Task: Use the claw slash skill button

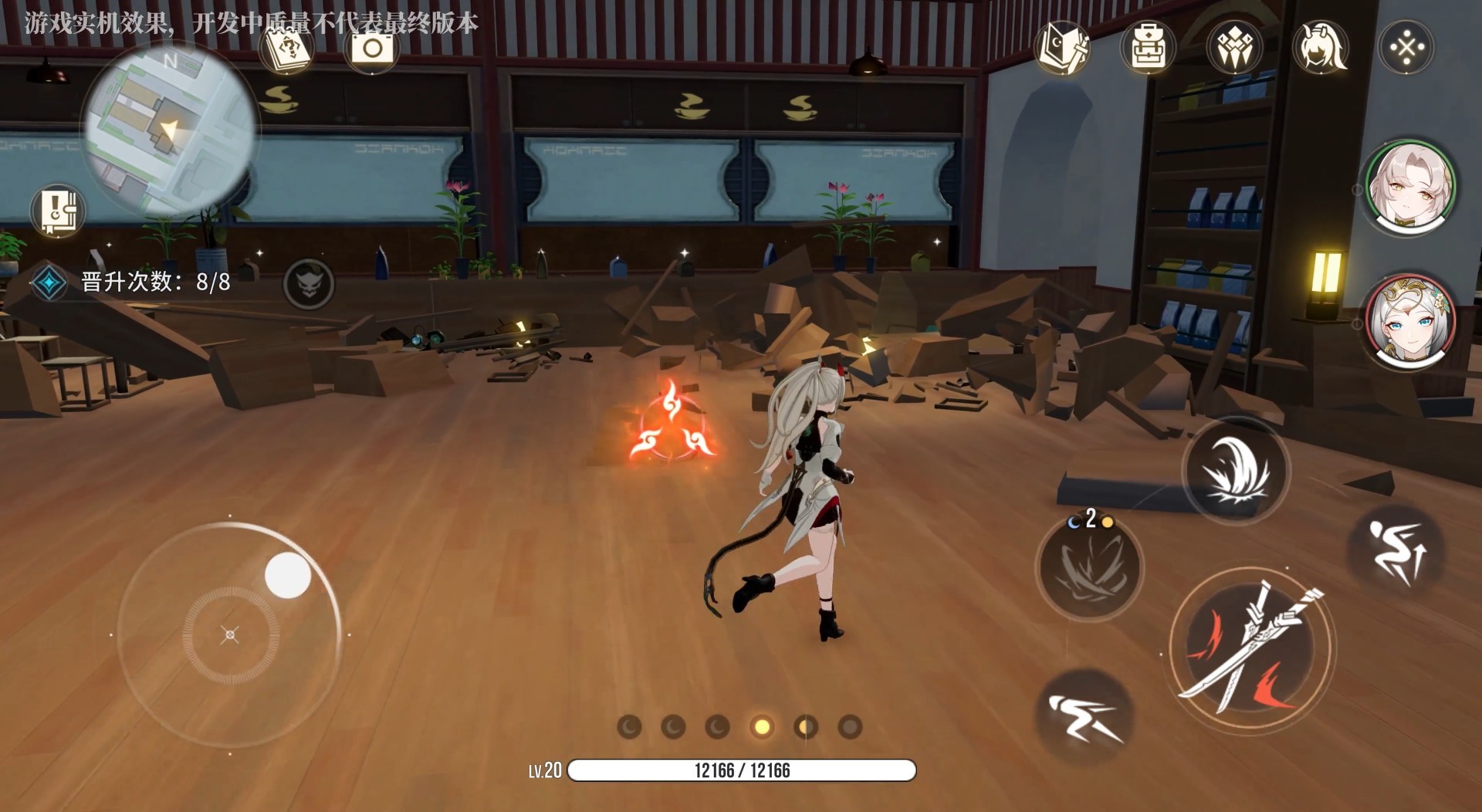Action: [x=1089, y=569]
